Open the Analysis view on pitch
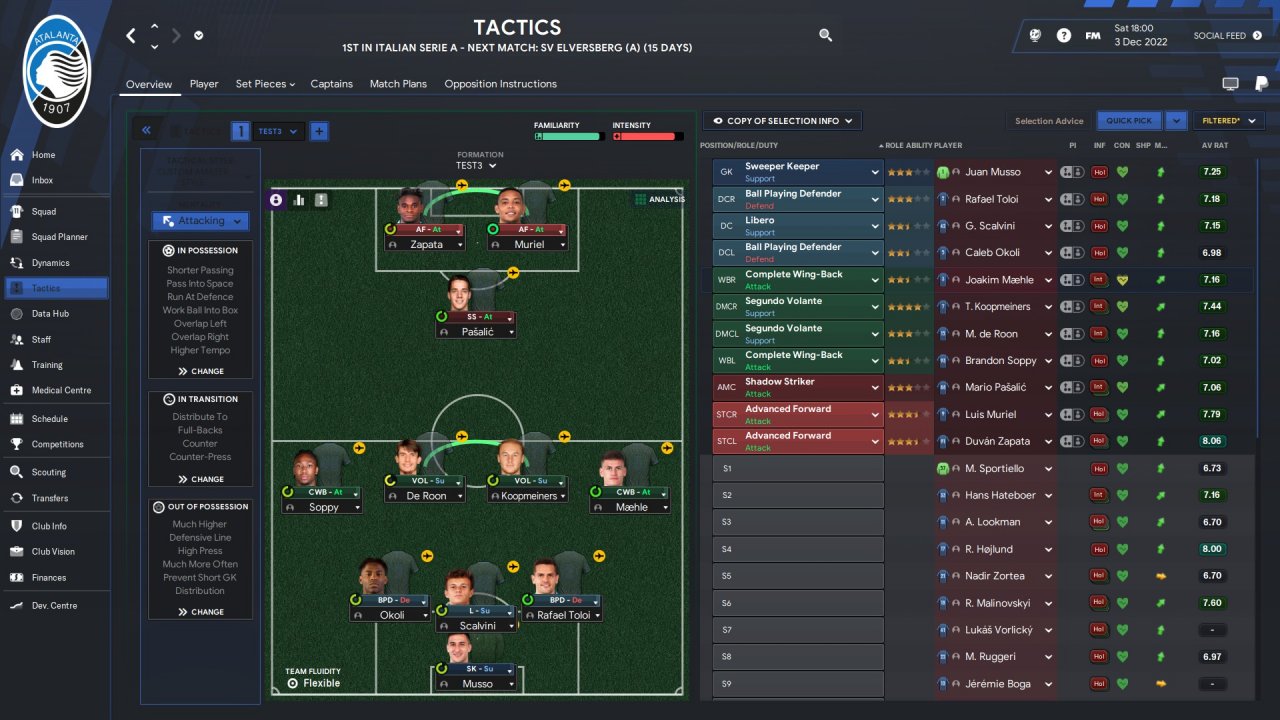 pos(660,199)
